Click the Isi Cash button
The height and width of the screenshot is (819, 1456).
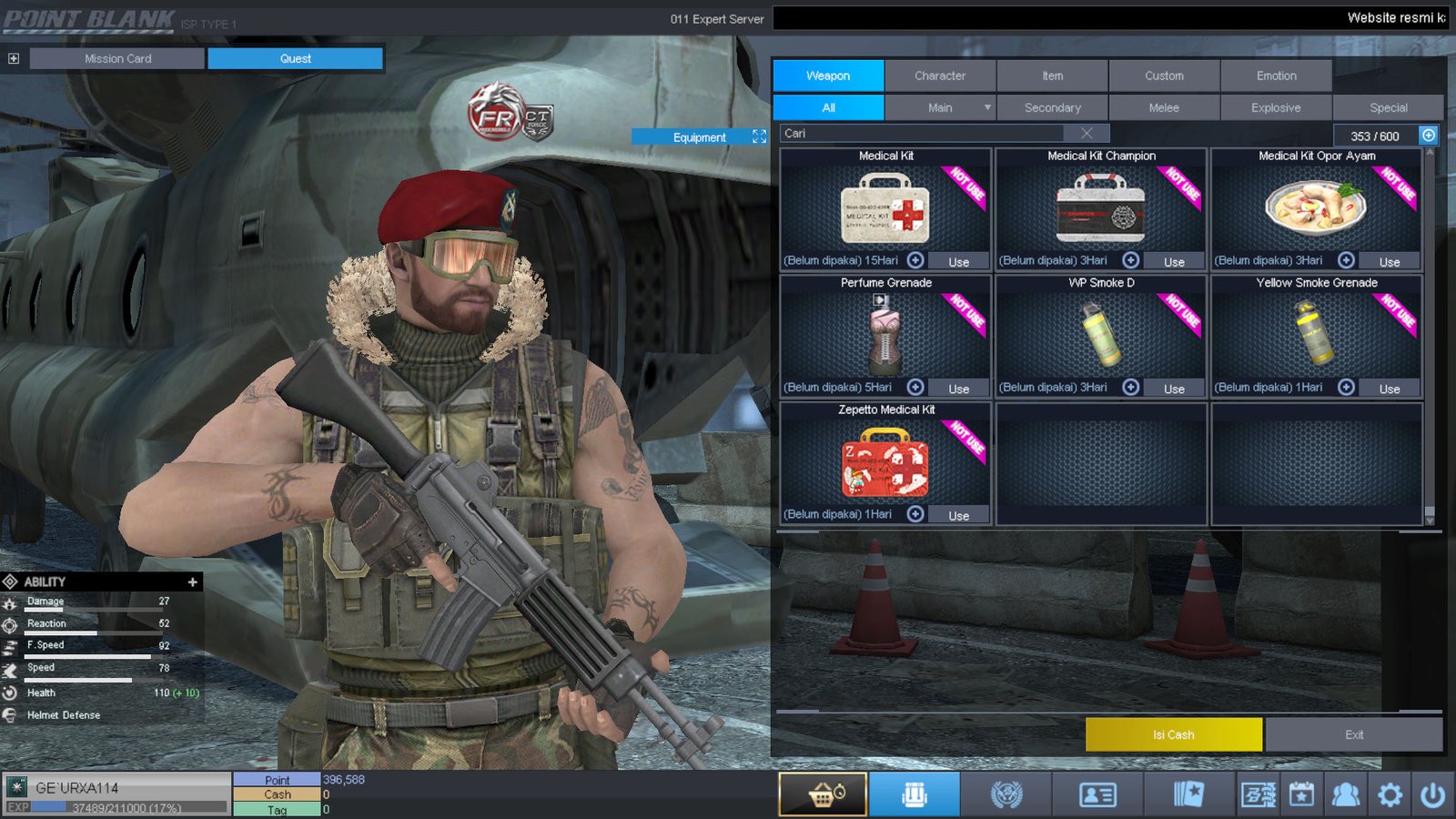[x=1173, y=734]
